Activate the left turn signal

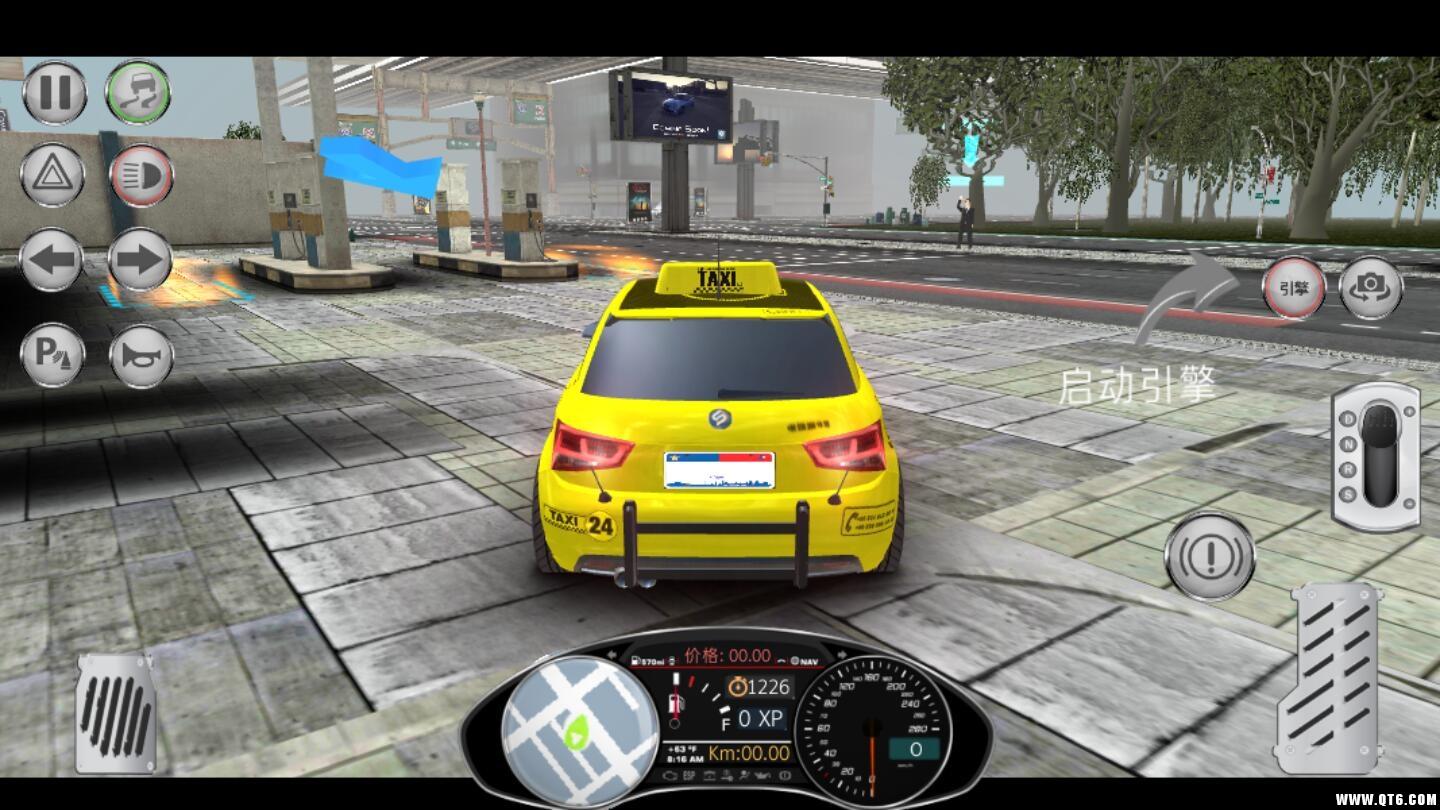click(x=52, y=260)
